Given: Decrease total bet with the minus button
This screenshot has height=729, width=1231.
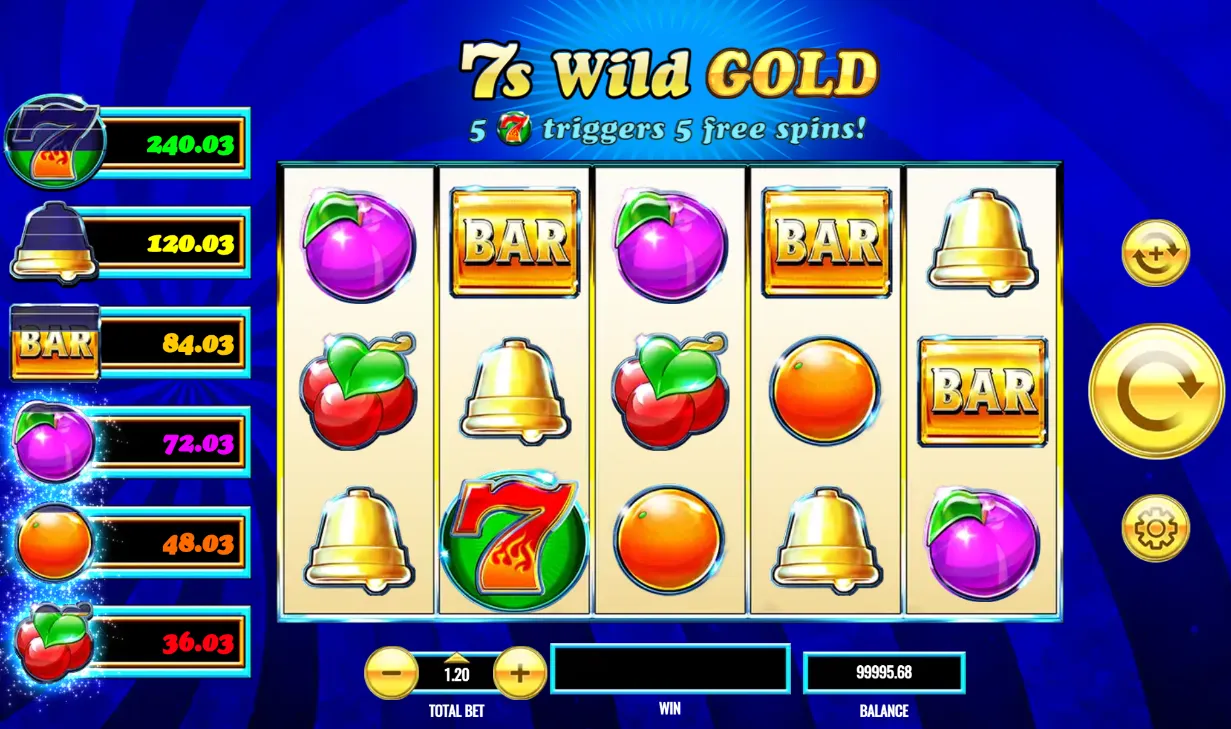Looking at the screenshot, I should pyautogui.click(x=391, y=673).
